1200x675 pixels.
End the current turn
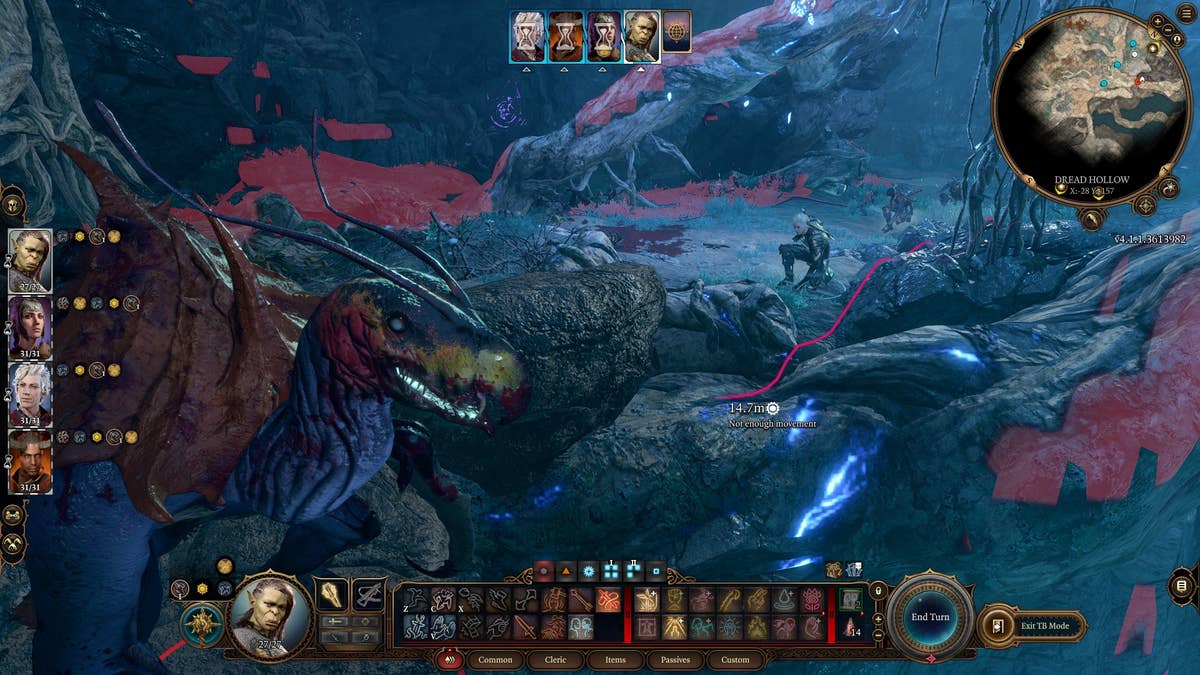tap(929, 617)
